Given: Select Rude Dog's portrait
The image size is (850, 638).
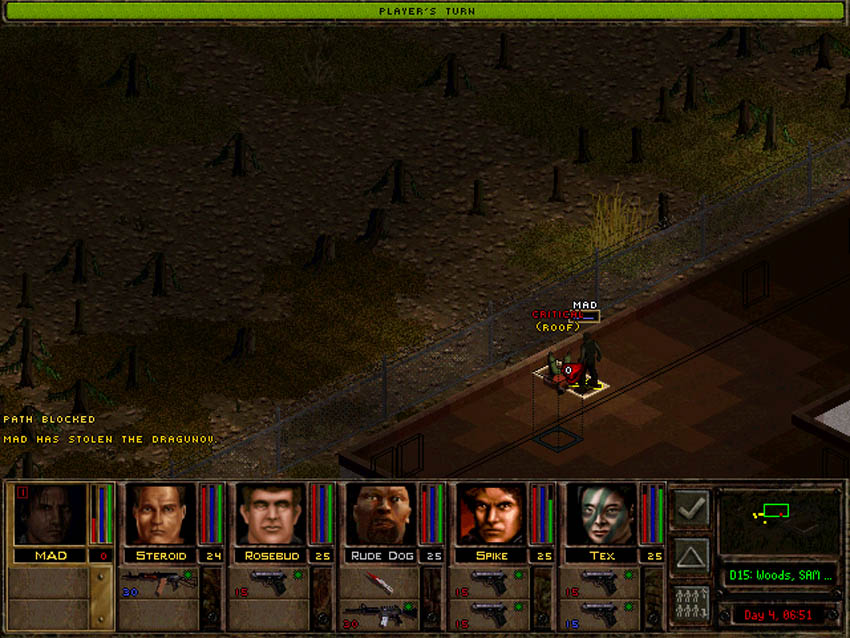Looking at the screenshot, I should pos(381,515).
